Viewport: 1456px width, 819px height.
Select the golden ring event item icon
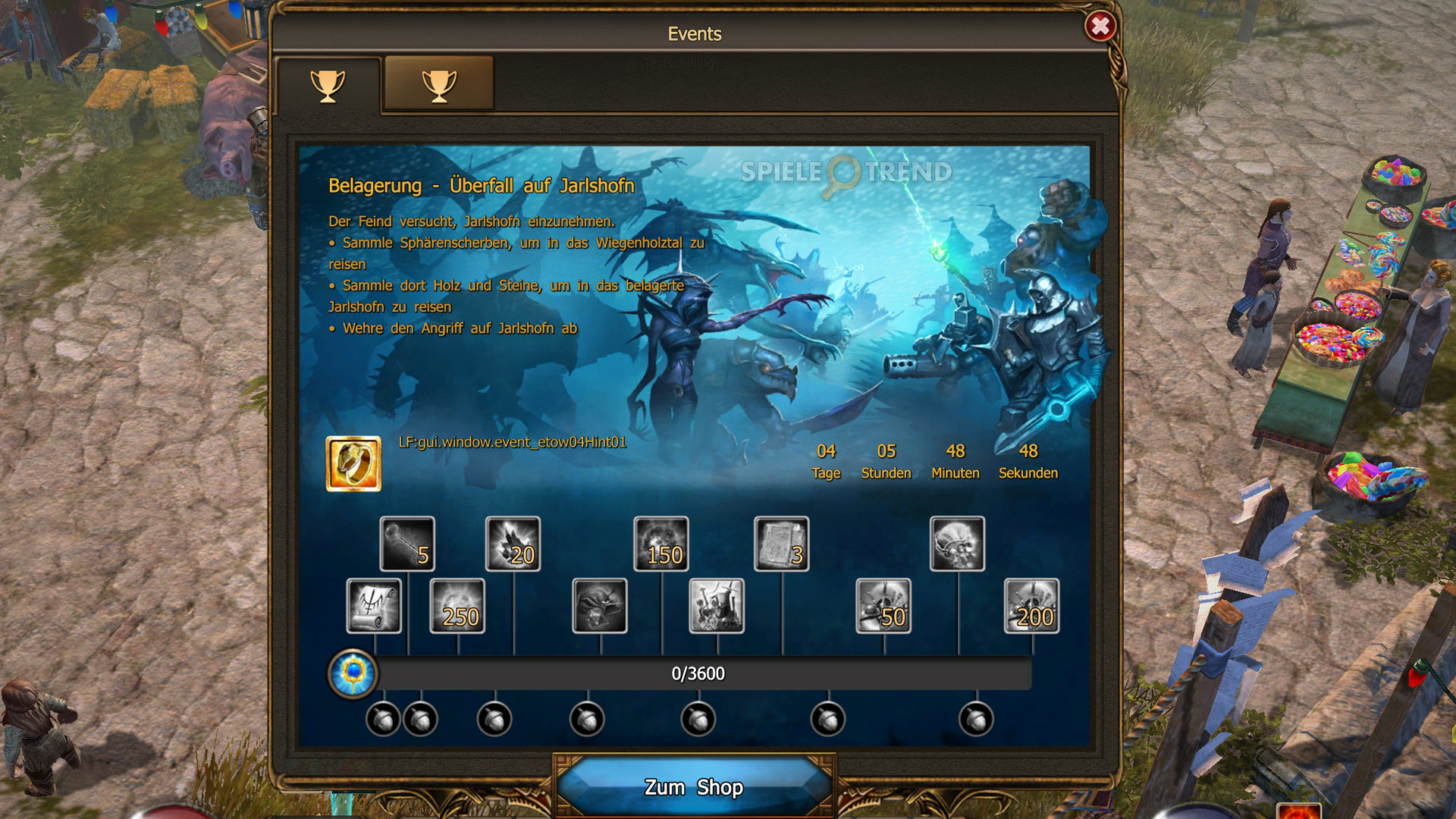[x=355, y=463]
